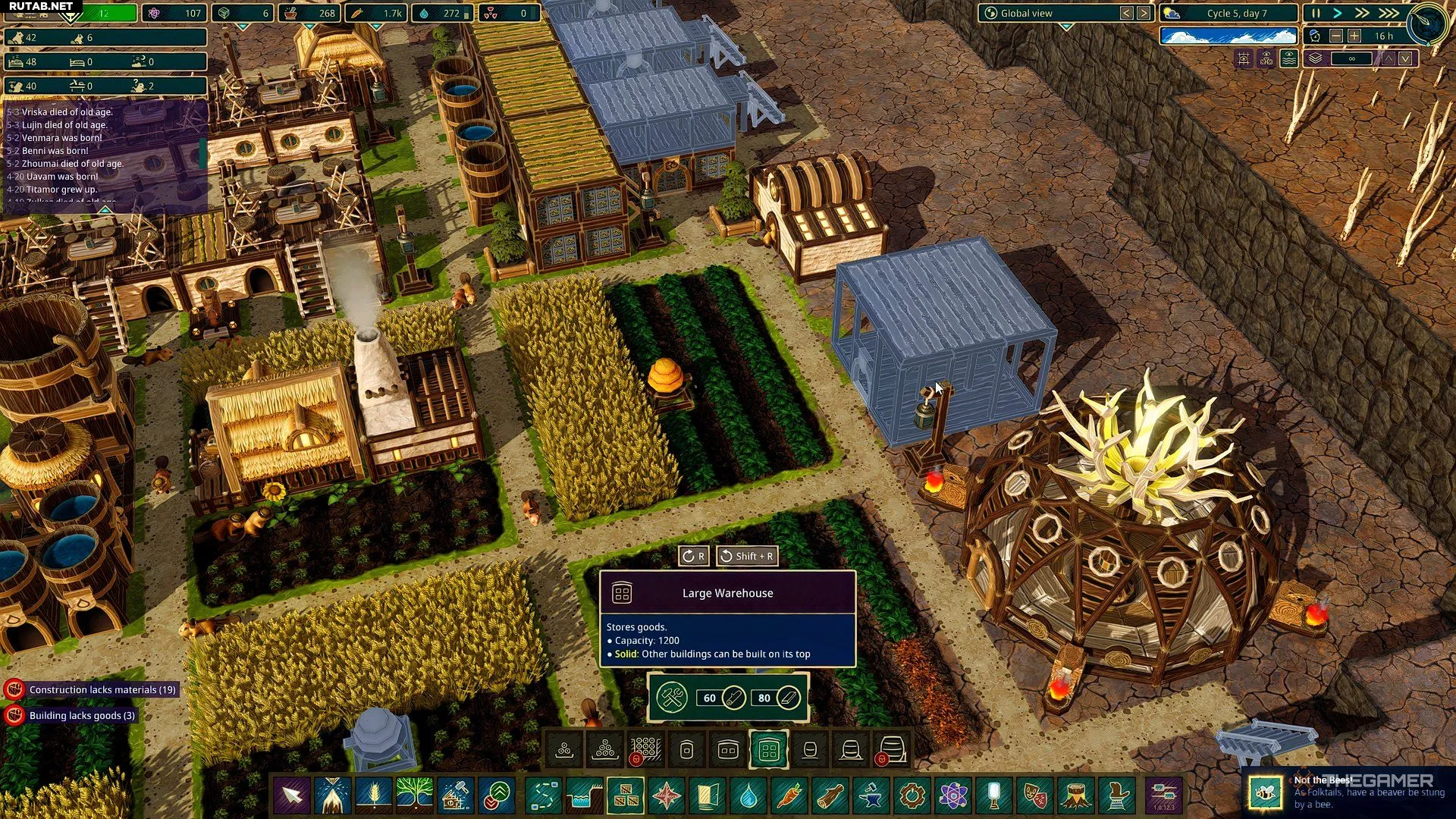Choose the cursor select tool
Screen dimensions: 1456x819
292,795
